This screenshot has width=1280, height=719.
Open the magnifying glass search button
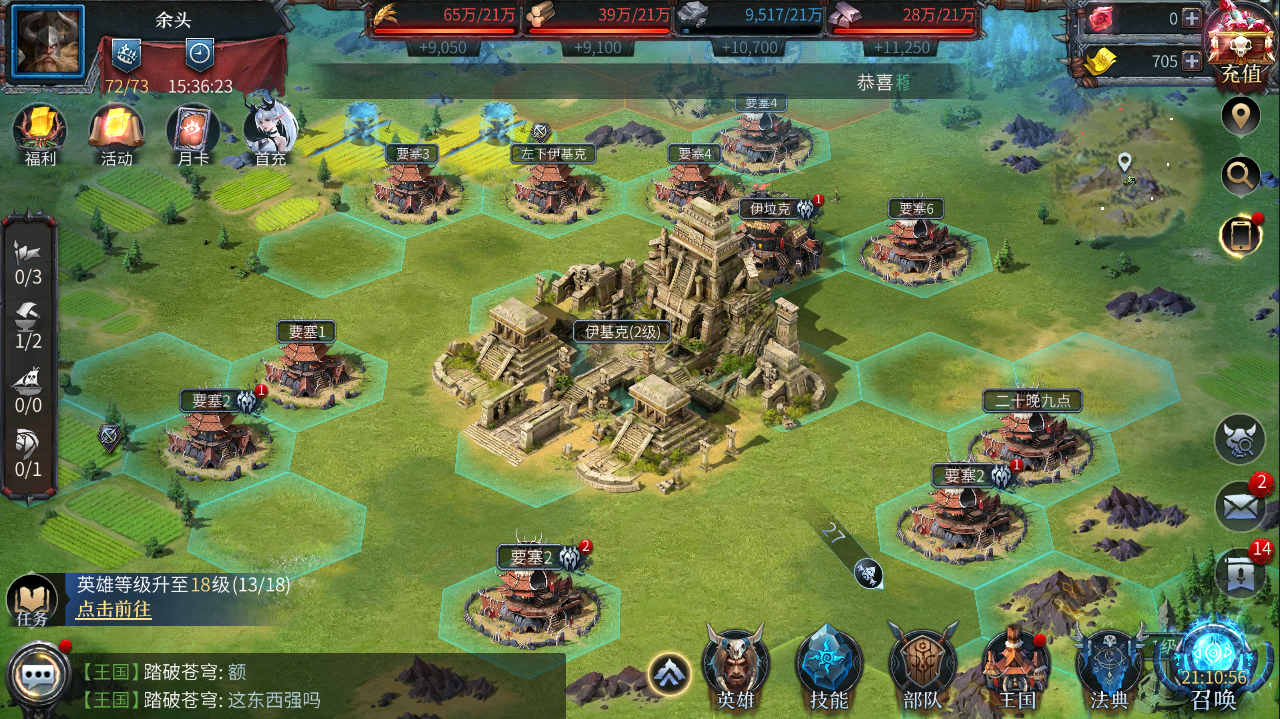pyautogui.click(x=1240, y=177)
